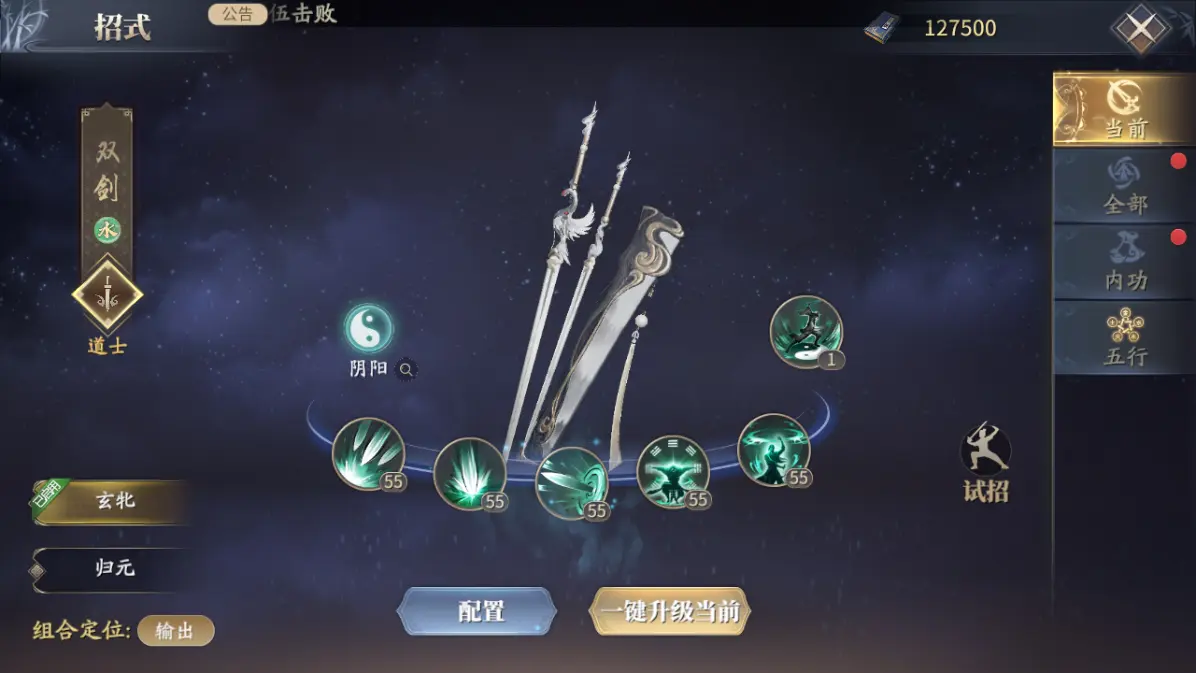Switch to the 当前 tab
Image resolution: width=1196 pixels, height=673 pixels.
[x=1124, y=109]
